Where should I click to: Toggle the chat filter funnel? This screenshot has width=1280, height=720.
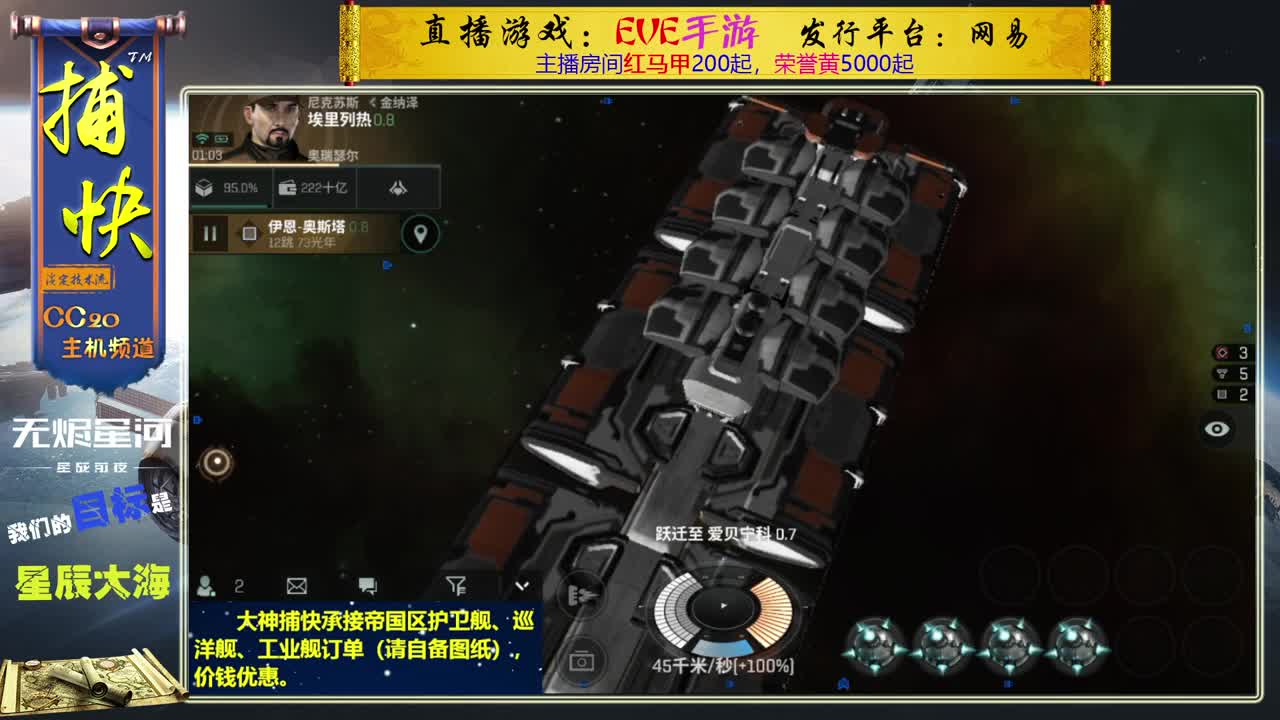pos(457,584)
